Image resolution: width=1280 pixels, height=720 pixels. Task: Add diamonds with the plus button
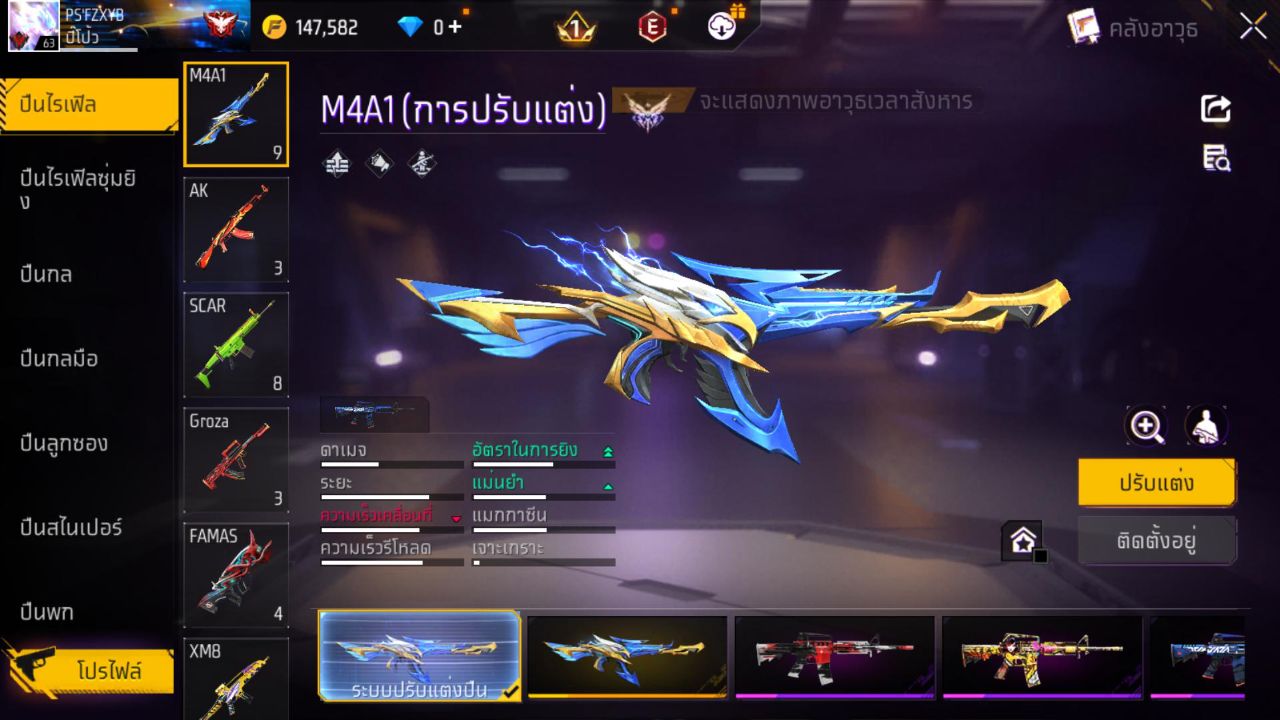[455, 27]
